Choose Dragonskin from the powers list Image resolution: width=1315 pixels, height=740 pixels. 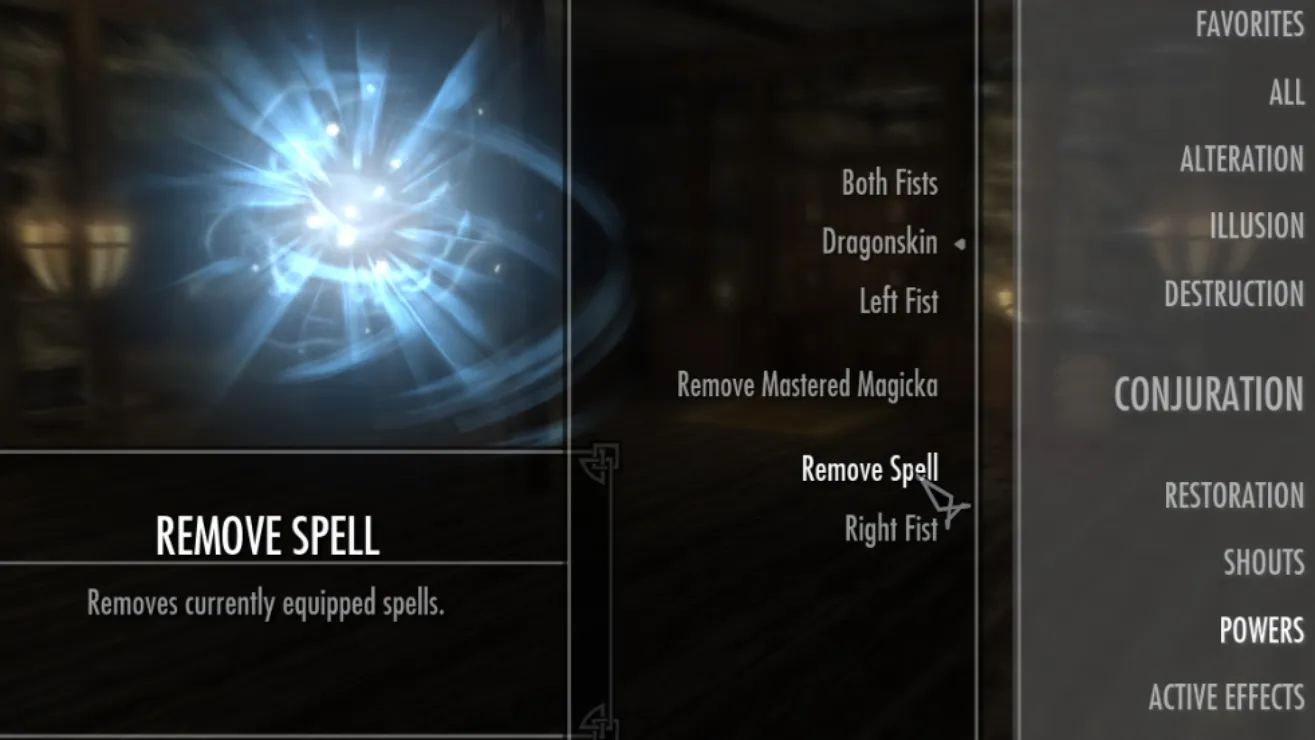(879, 242)
